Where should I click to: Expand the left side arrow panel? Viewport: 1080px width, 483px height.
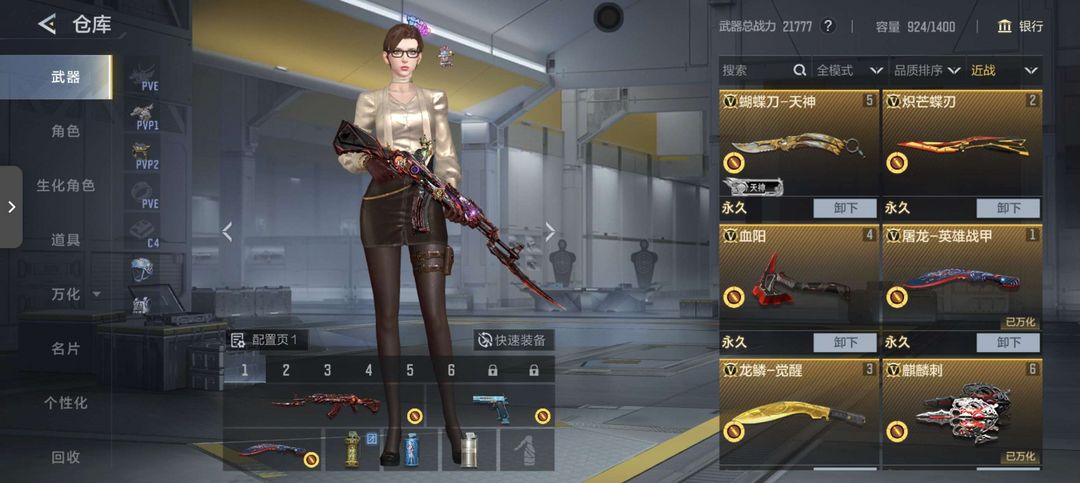pos(11,207)
